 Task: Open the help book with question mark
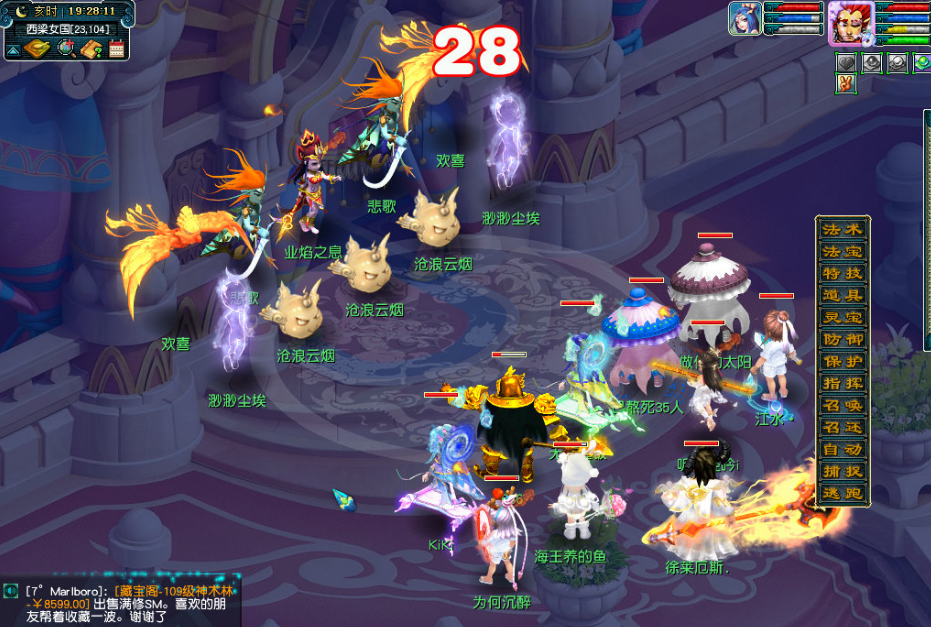92,48
